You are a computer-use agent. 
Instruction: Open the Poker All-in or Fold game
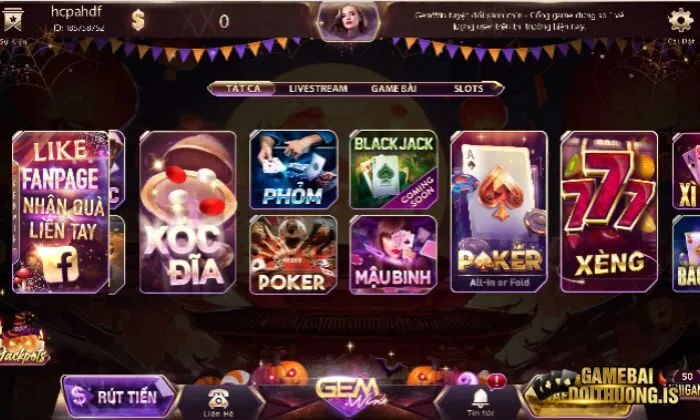click(499, 211)
